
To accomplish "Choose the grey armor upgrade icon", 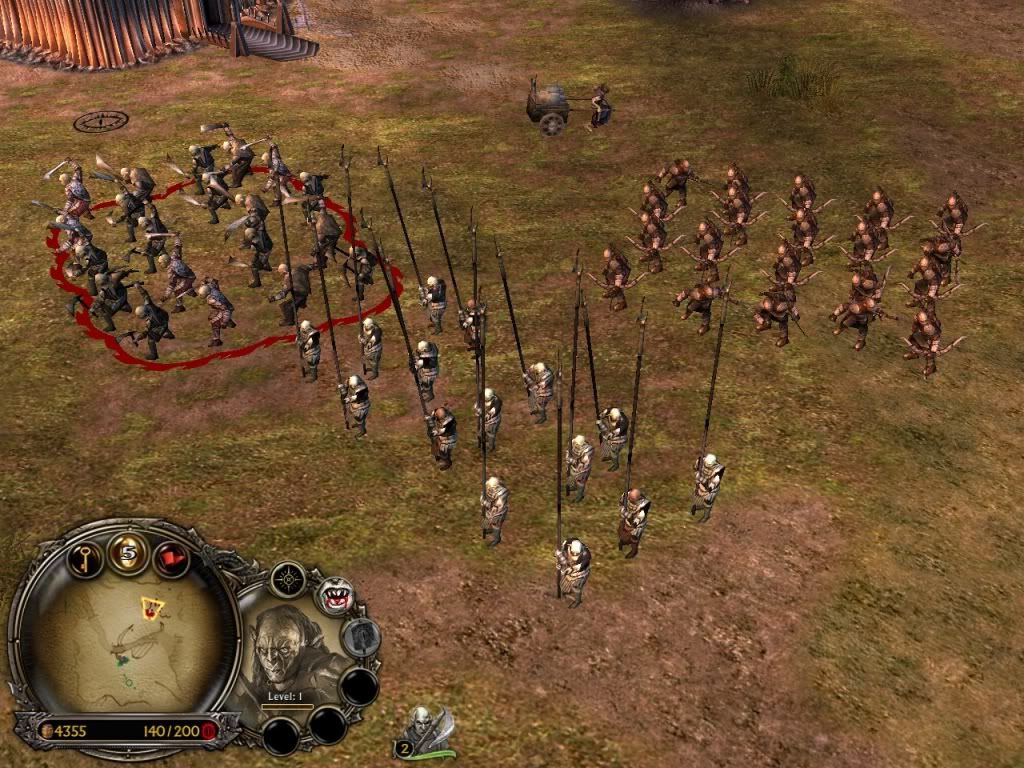I will click(360, 637).
